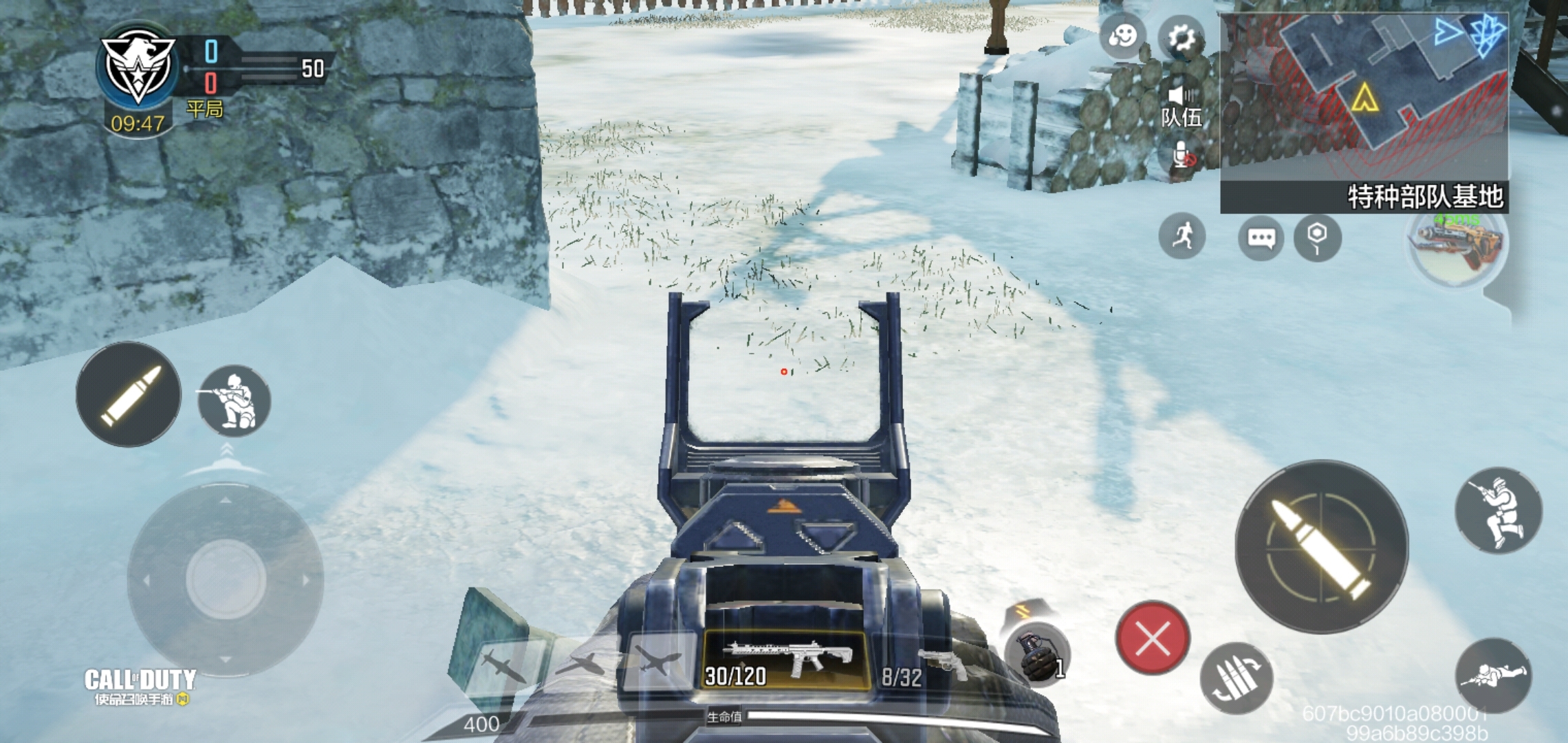
Task: Open the settings gear icon
Action: (x=1181, y=39)
